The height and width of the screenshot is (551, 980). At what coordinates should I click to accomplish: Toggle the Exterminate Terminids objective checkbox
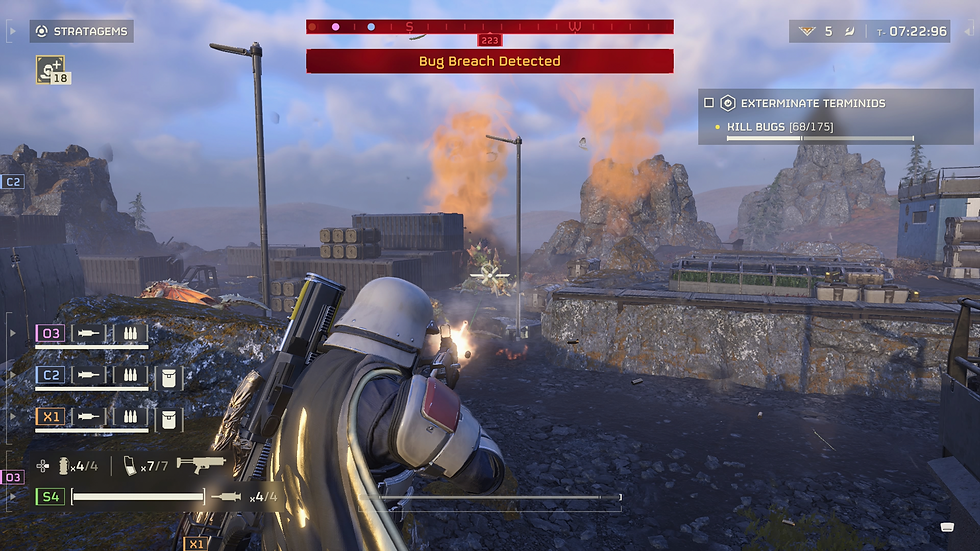pyautogui.click(x=709, y=103)
